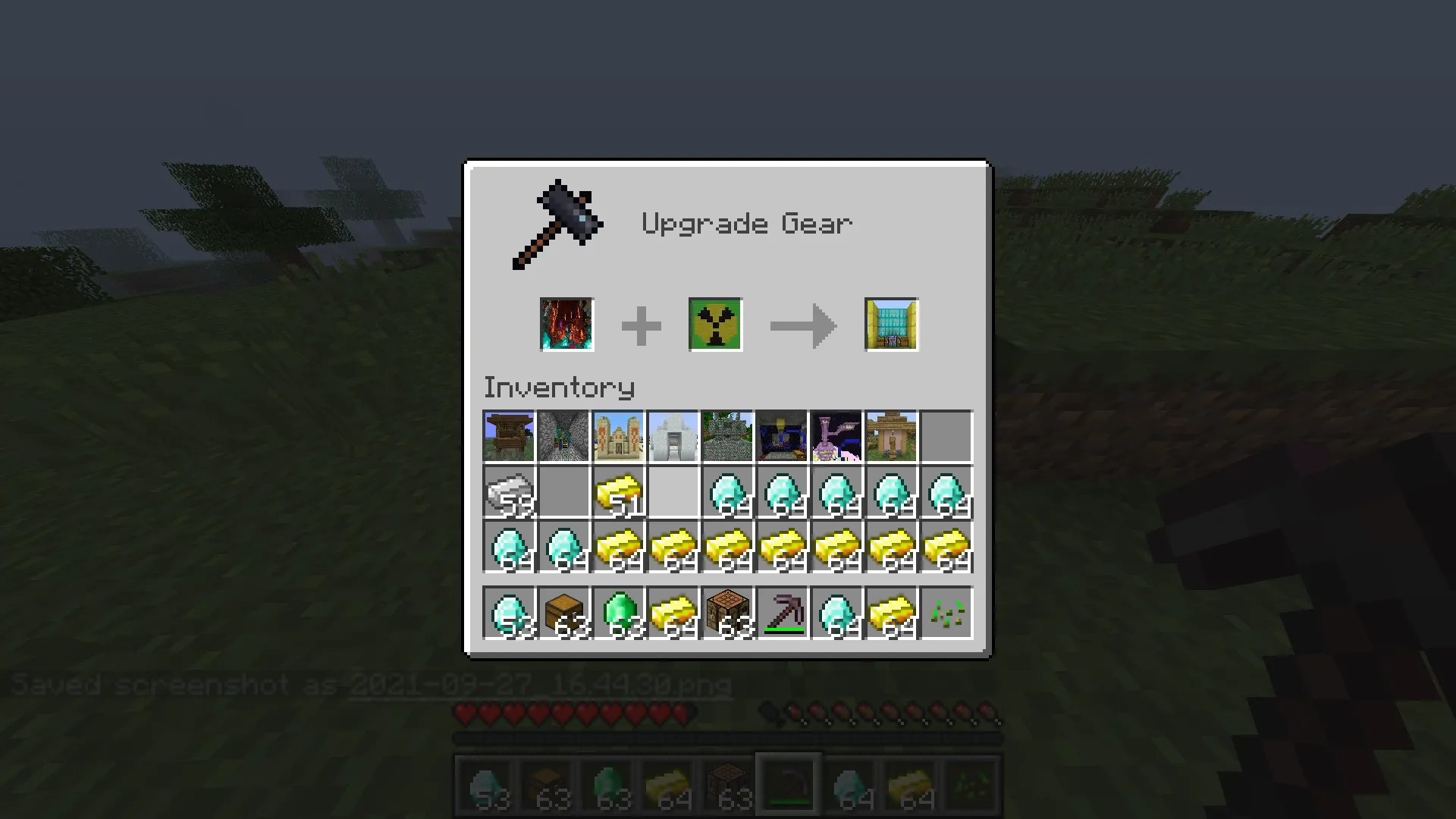Viewport: 1456px width, 819px height.
Task: Select the emerald stack of 63
Action: click(x=617, y=613)
